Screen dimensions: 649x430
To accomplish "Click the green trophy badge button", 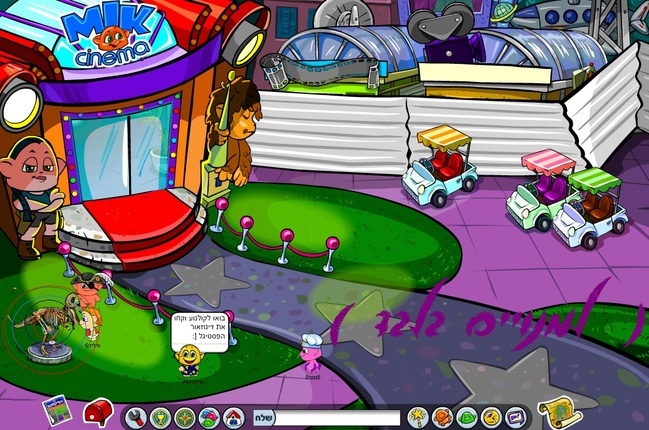I will (x=161, y=416).
